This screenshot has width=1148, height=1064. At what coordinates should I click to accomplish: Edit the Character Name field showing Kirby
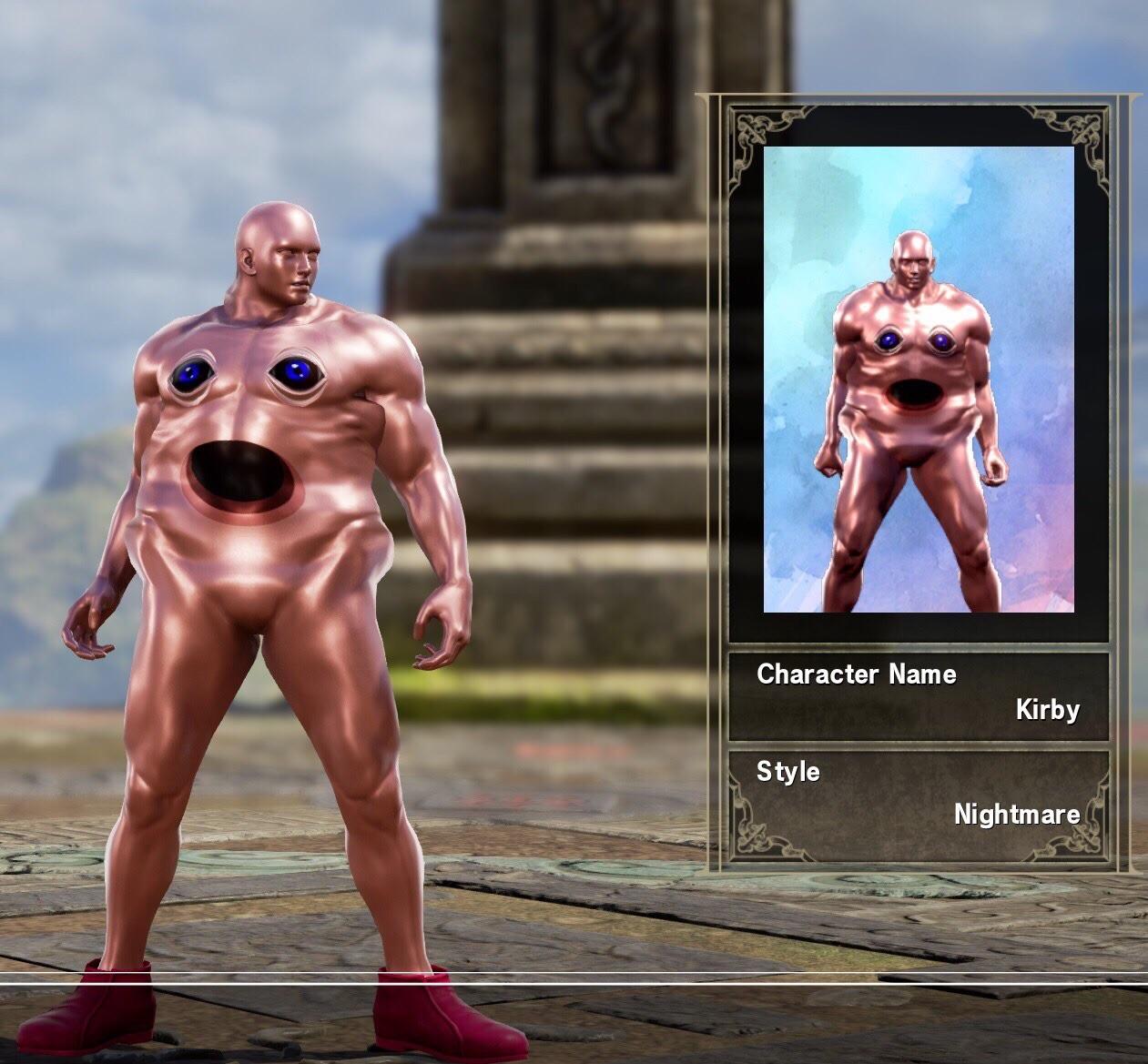point(918,694)
